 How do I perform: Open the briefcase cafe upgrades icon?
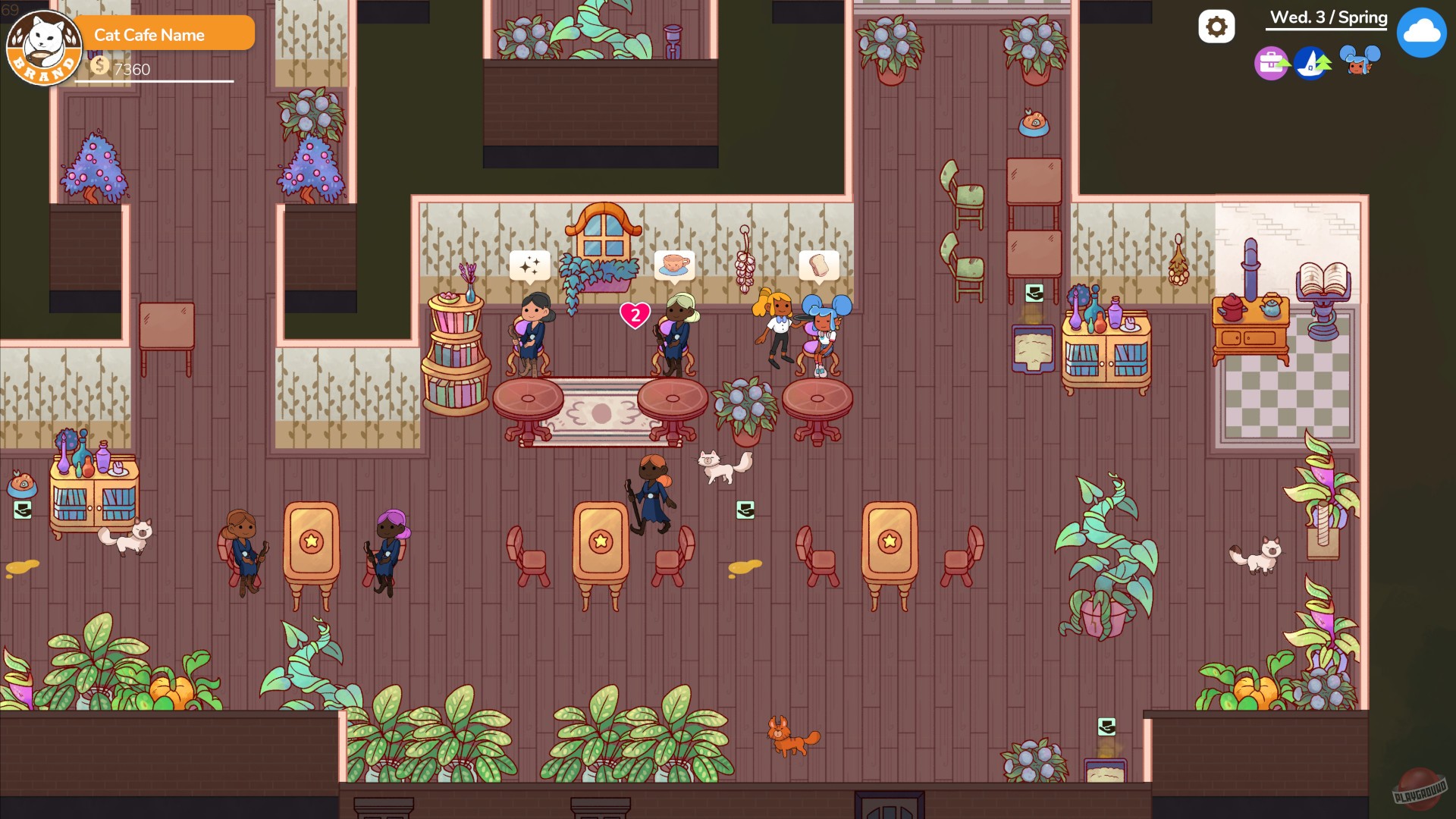click(1270, 64)
